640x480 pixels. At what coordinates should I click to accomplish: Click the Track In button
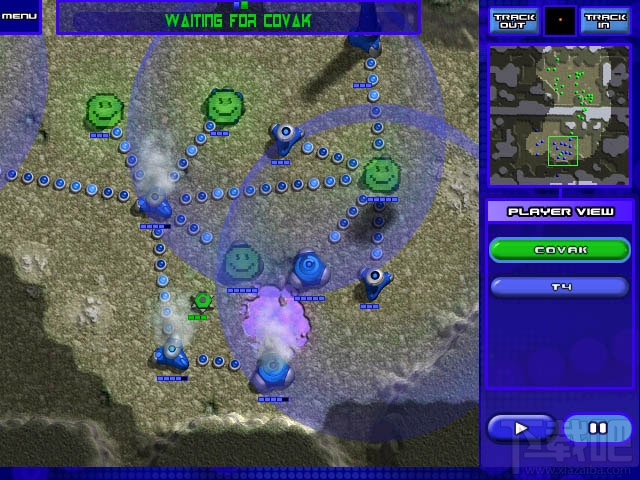click(x=604, y=21)
